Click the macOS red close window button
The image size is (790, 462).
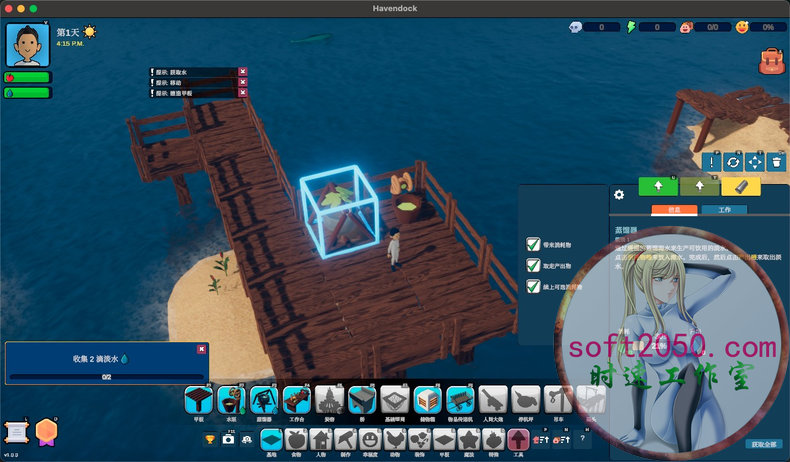click(13, 9)
